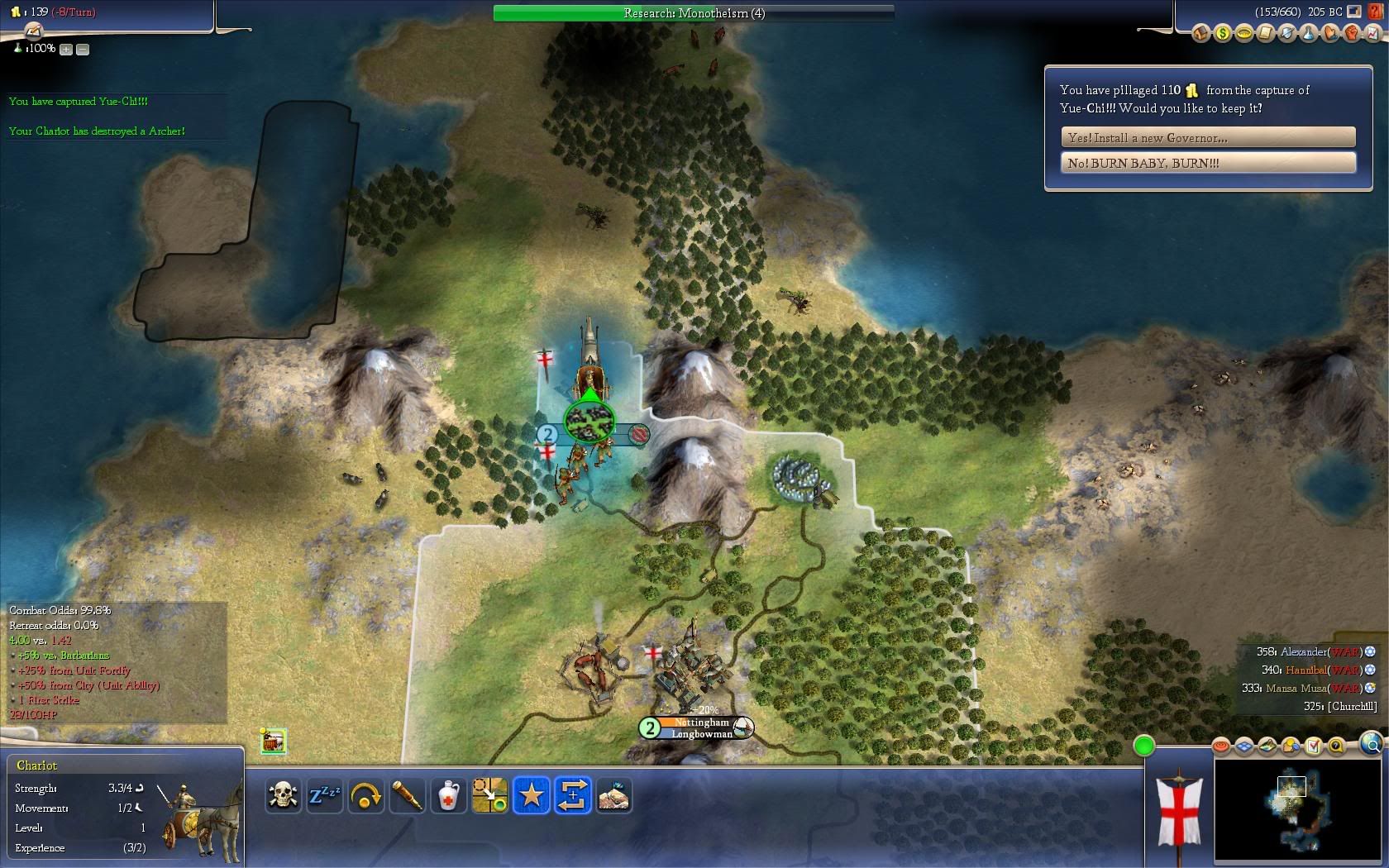Image resolution: width=1389 pixels, height=868 pixels.
Task: Open the domestic advisor house icon
Action: point(1200,34)
